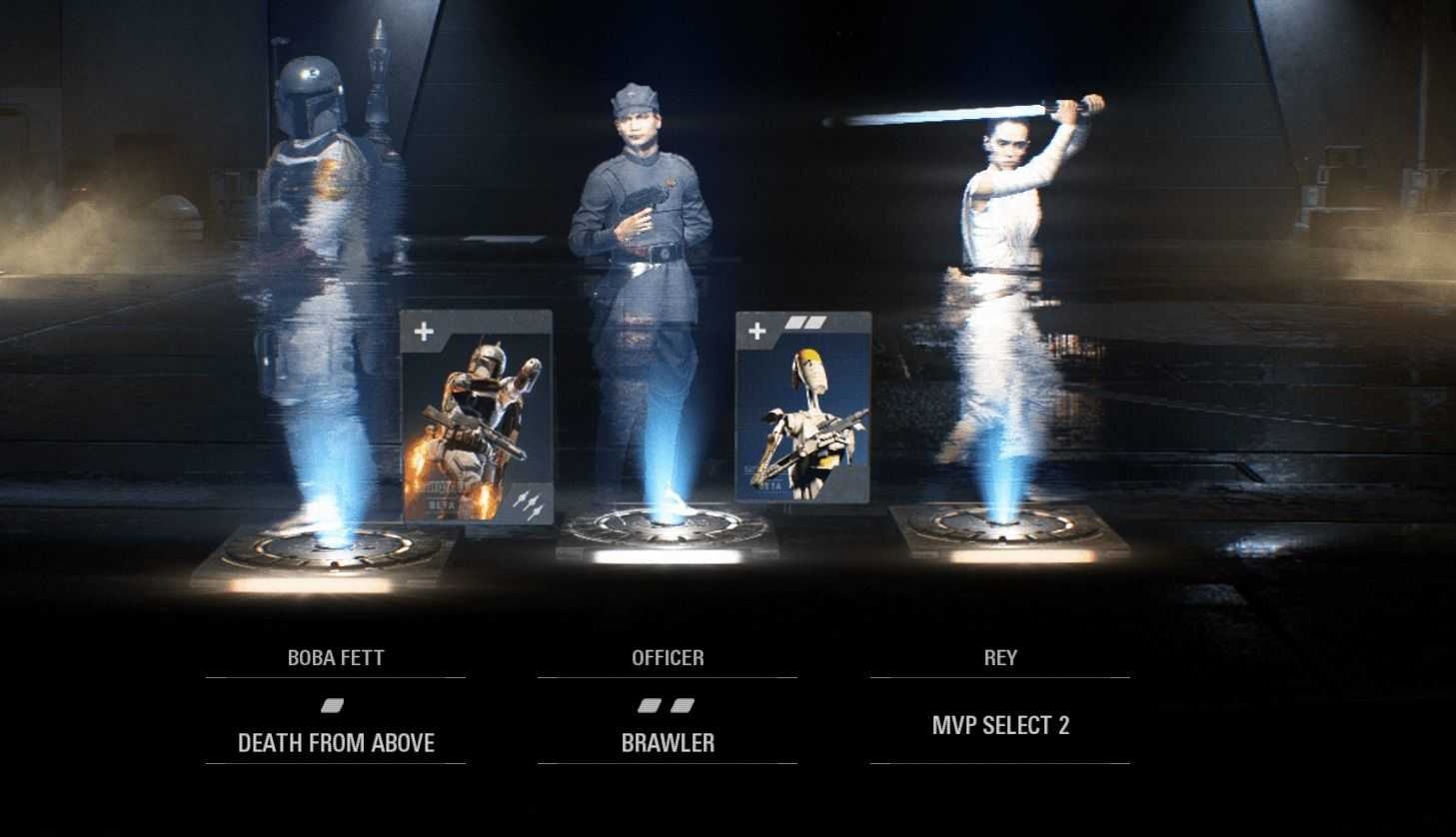Choose the Death From Above reward label
Viewport: 1456px width, 837px height.
[x=336, y=743]
